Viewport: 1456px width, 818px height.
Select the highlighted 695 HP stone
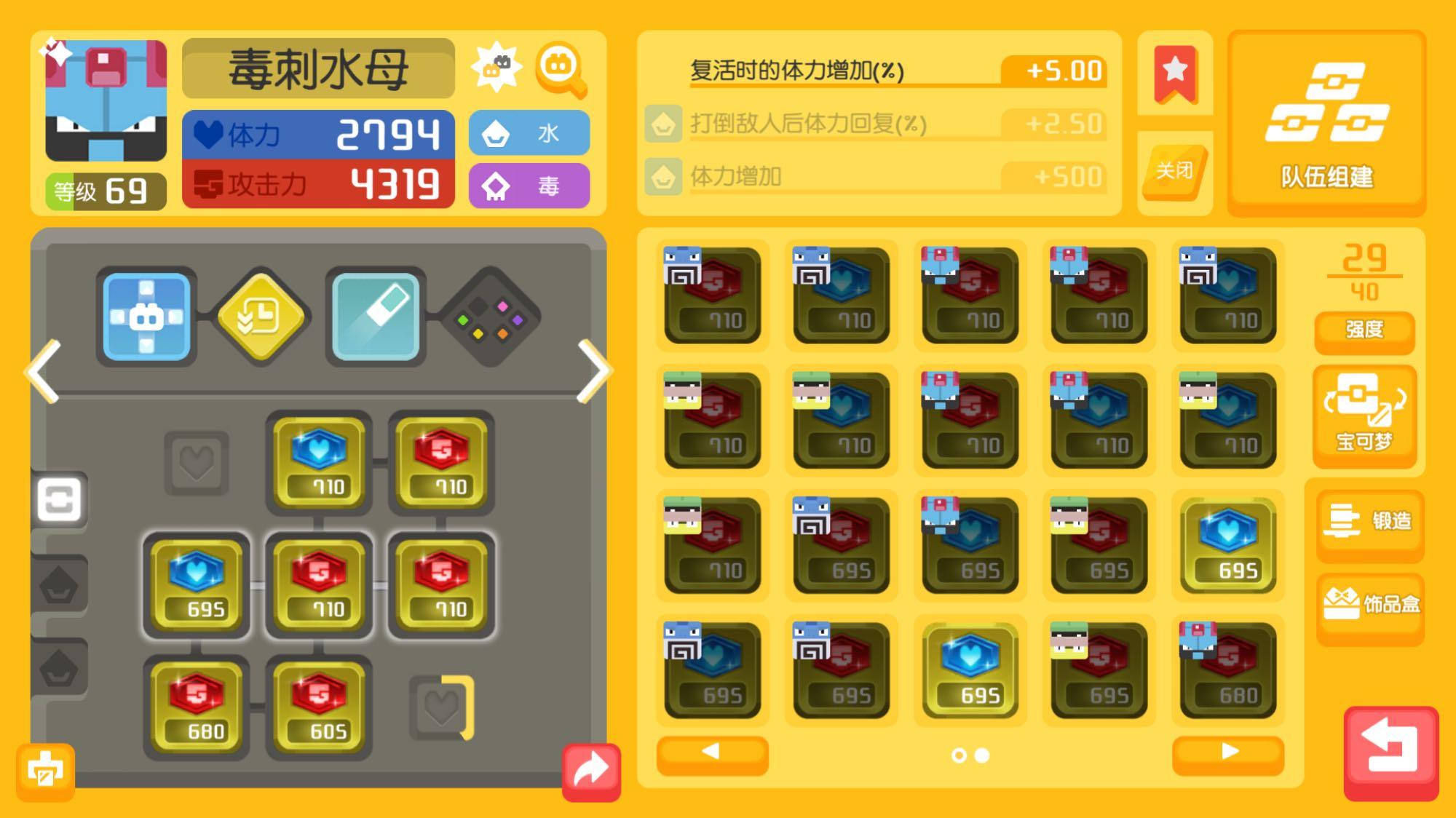tap(970, 670)
